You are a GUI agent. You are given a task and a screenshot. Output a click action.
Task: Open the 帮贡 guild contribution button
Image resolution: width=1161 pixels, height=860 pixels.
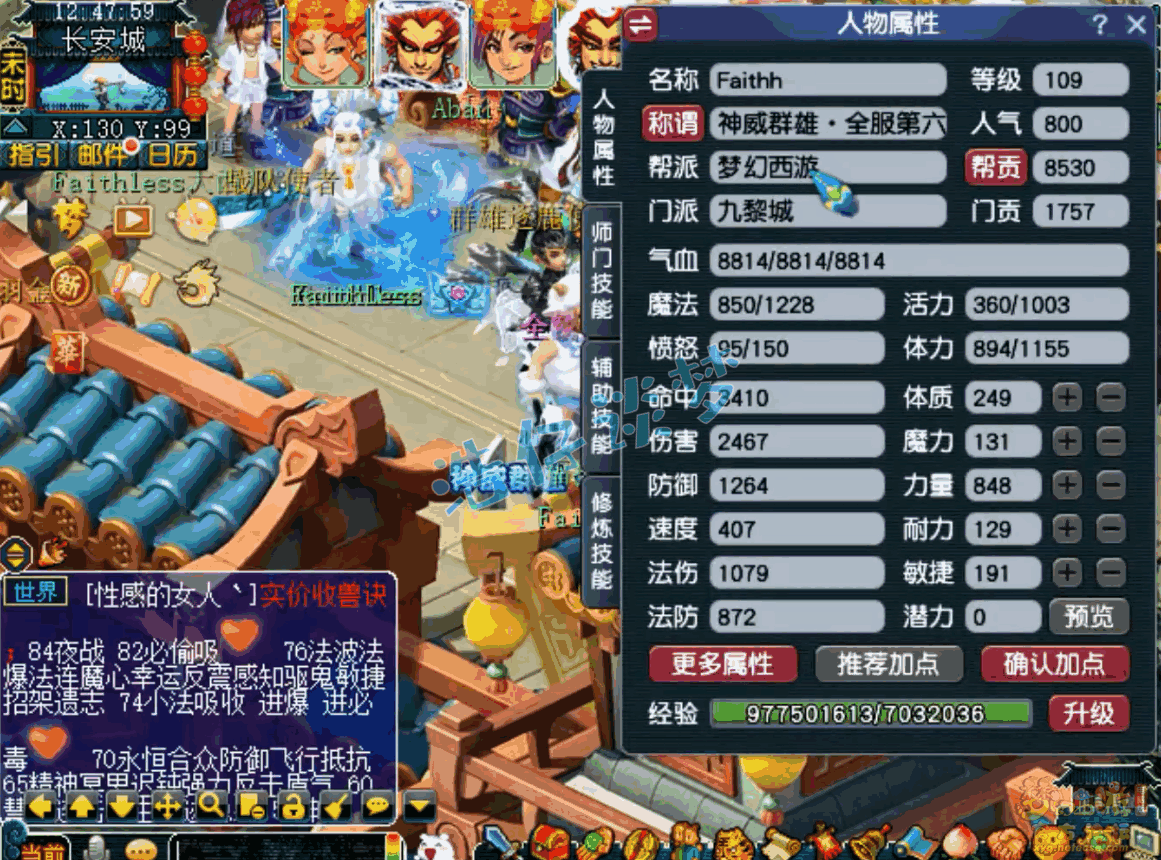[x=996, y=168]
